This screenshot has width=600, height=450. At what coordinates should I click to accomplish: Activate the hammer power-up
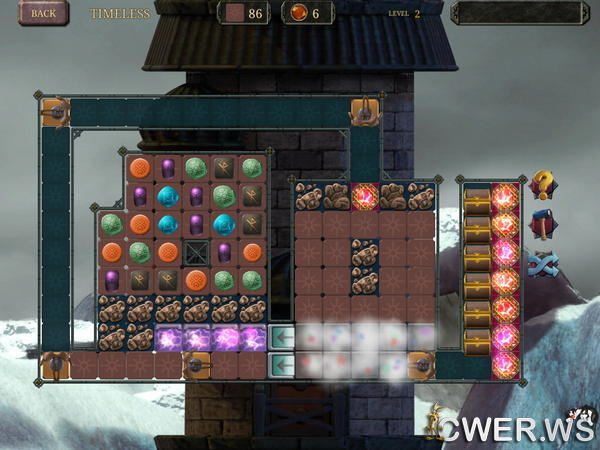[542, 225]
